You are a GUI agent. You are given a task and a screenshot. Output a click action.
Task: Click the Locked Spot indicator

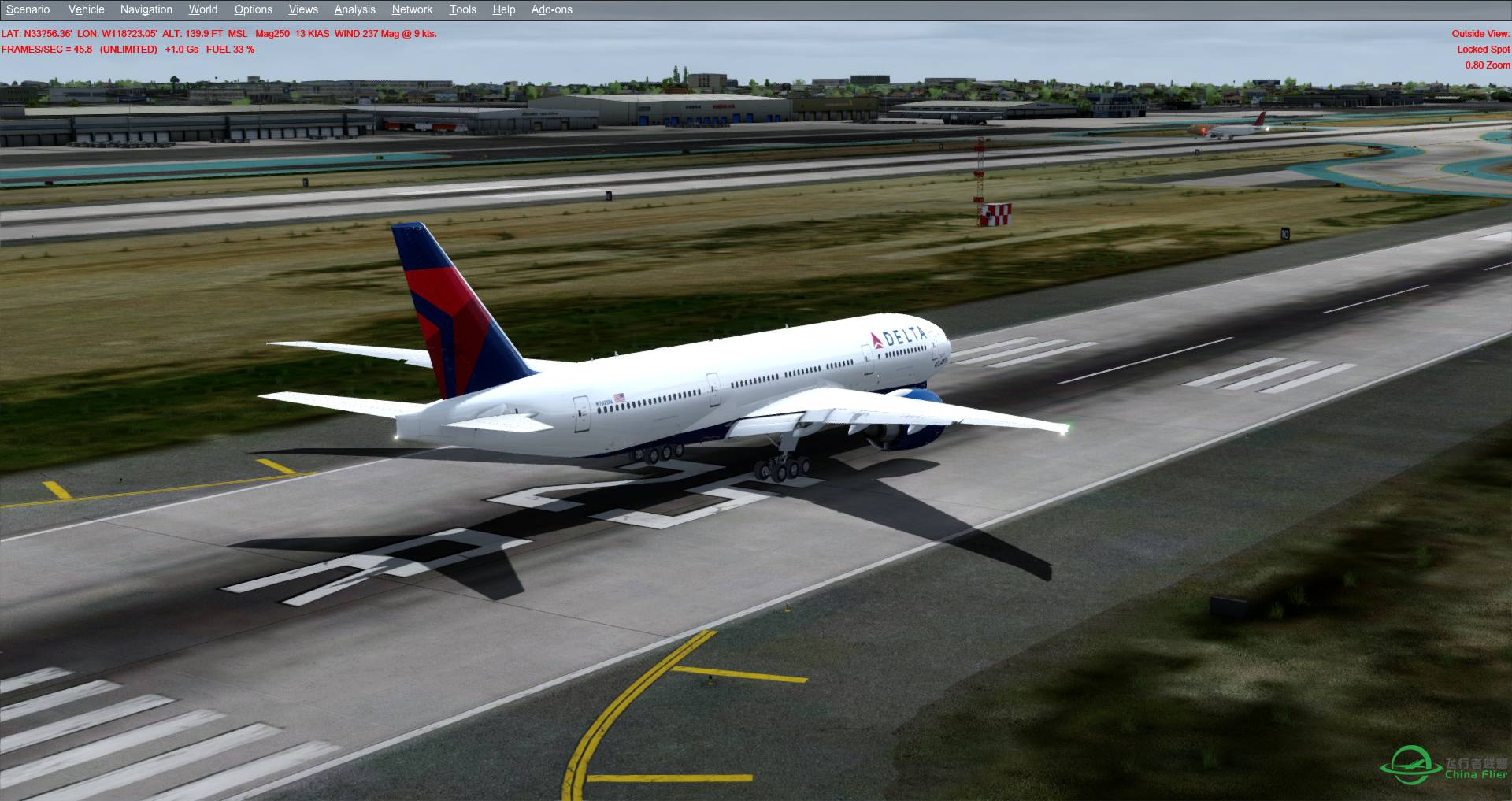coord(1483,49)
